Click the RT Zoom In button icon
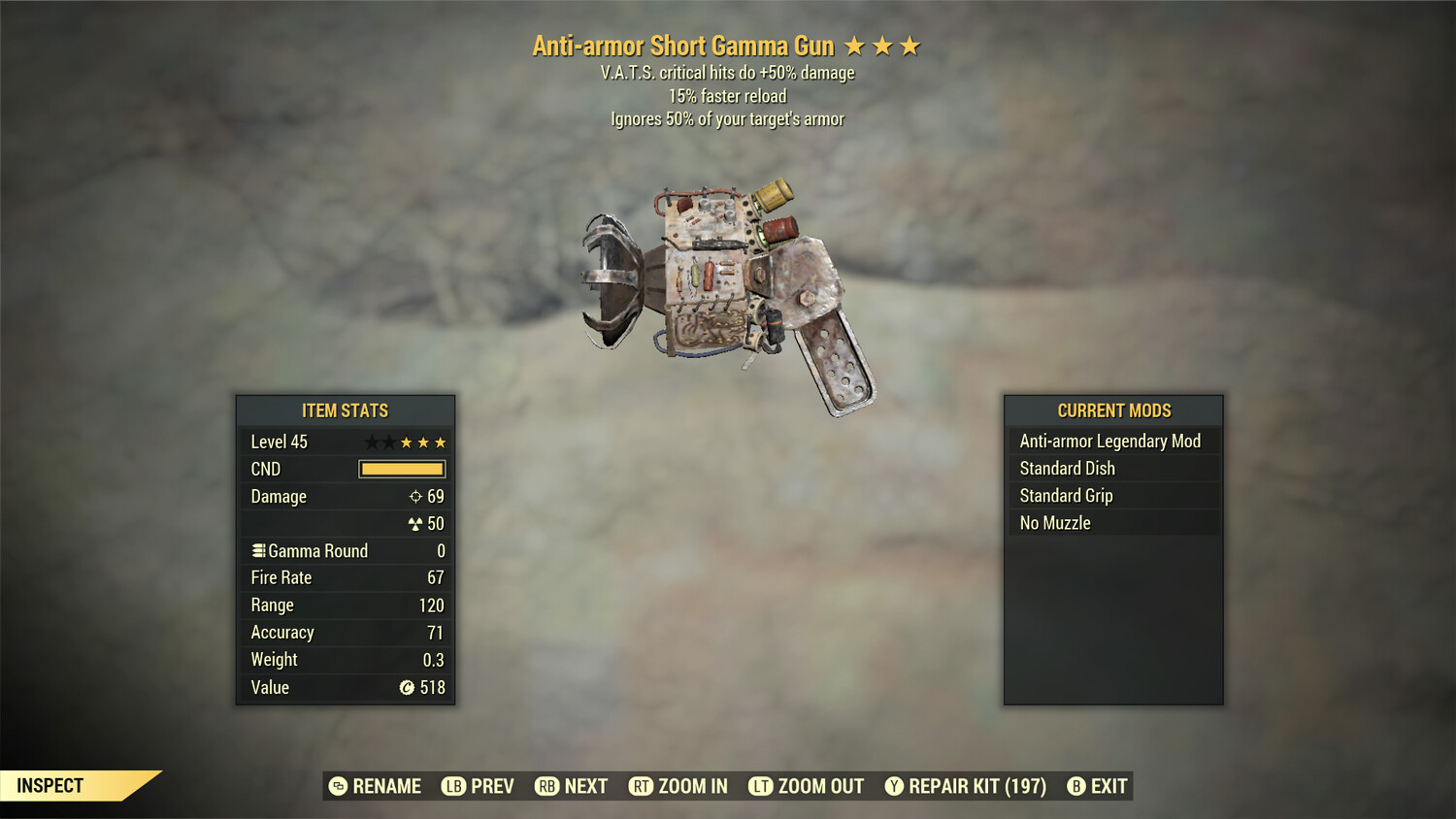1456x819 pixels. click(x=642, y=786)
